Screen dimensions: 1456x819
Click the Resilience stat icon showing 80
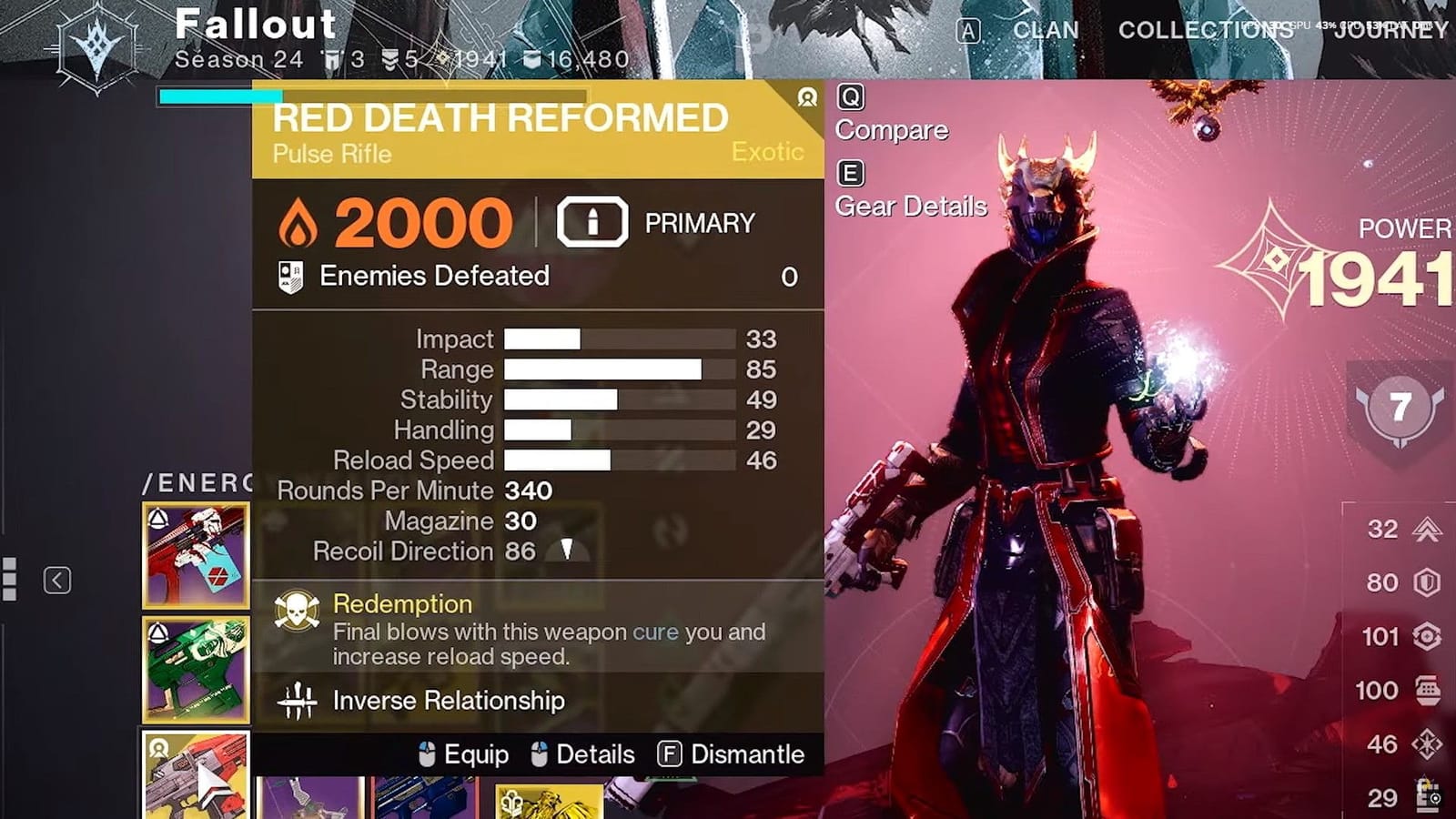point(1426,581)
